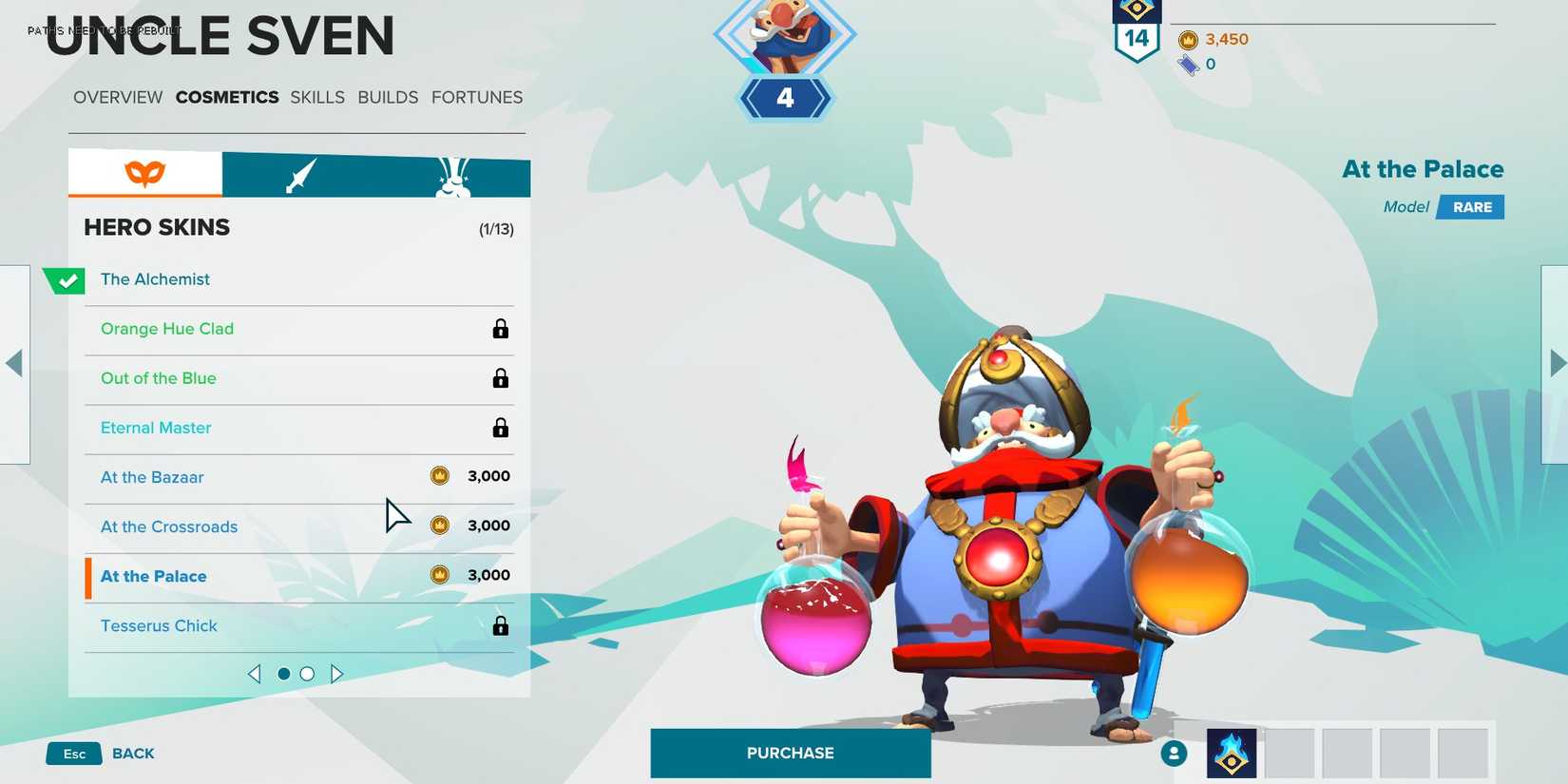This screenshot has width=1568, height=784.
Task: Click the equipped checkmark on The Alchemist
Action: click(x=64, y=279)
